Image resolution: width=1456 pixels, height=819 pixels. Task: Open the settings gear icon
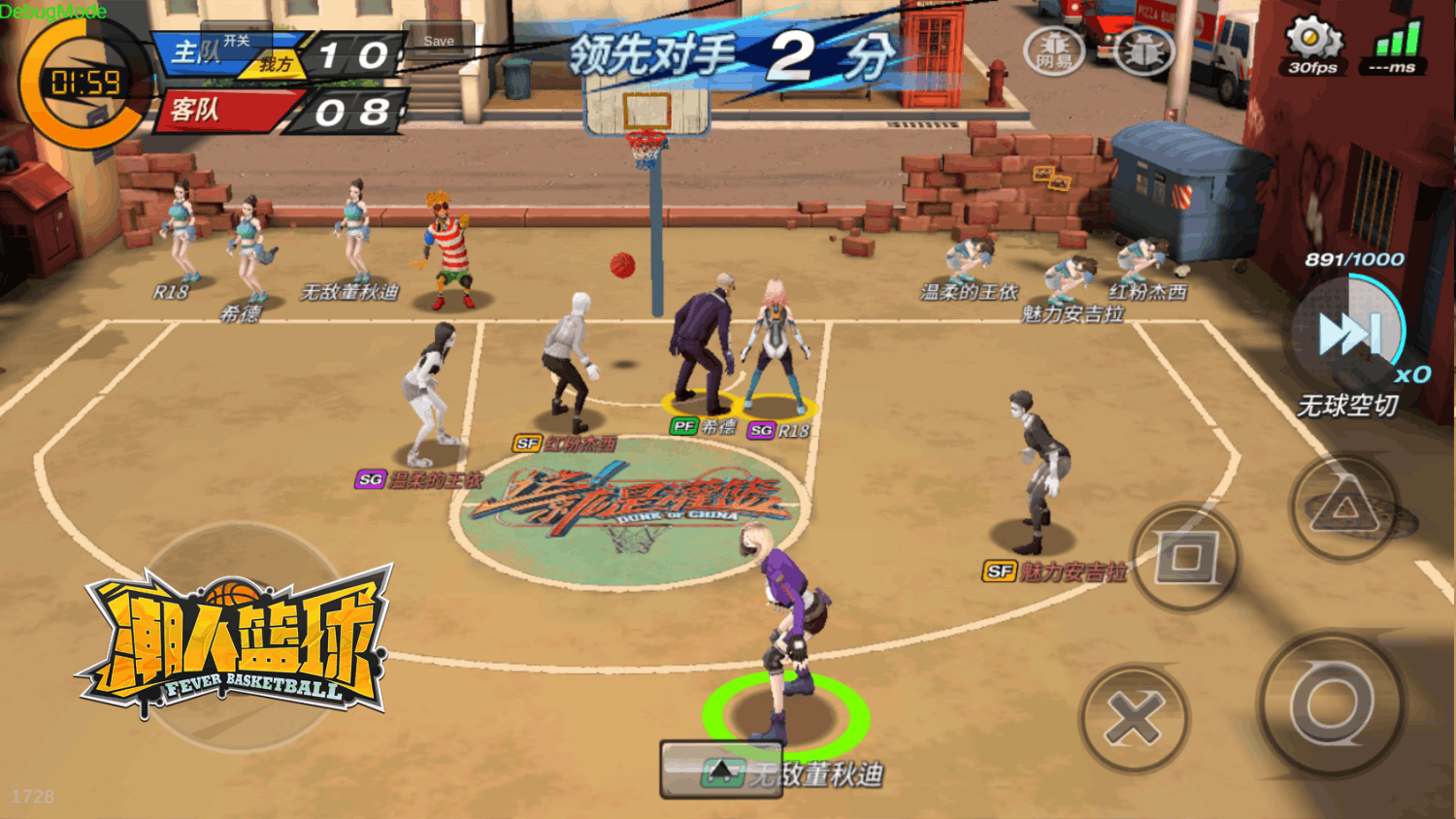click(x=1312, y=40)
